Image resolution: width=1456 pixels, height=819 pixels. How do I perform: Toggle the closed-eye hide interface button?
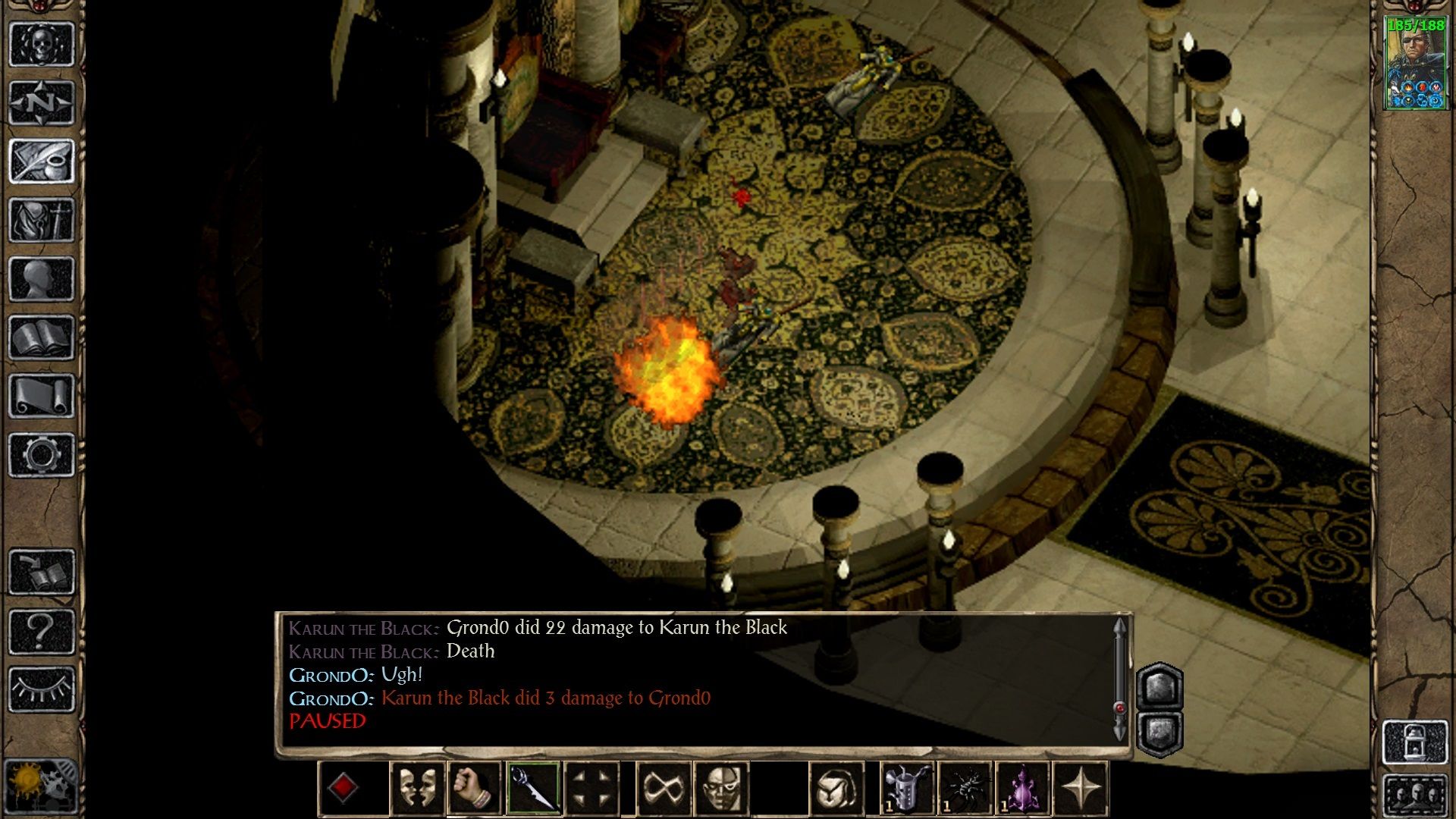[42, 689]
